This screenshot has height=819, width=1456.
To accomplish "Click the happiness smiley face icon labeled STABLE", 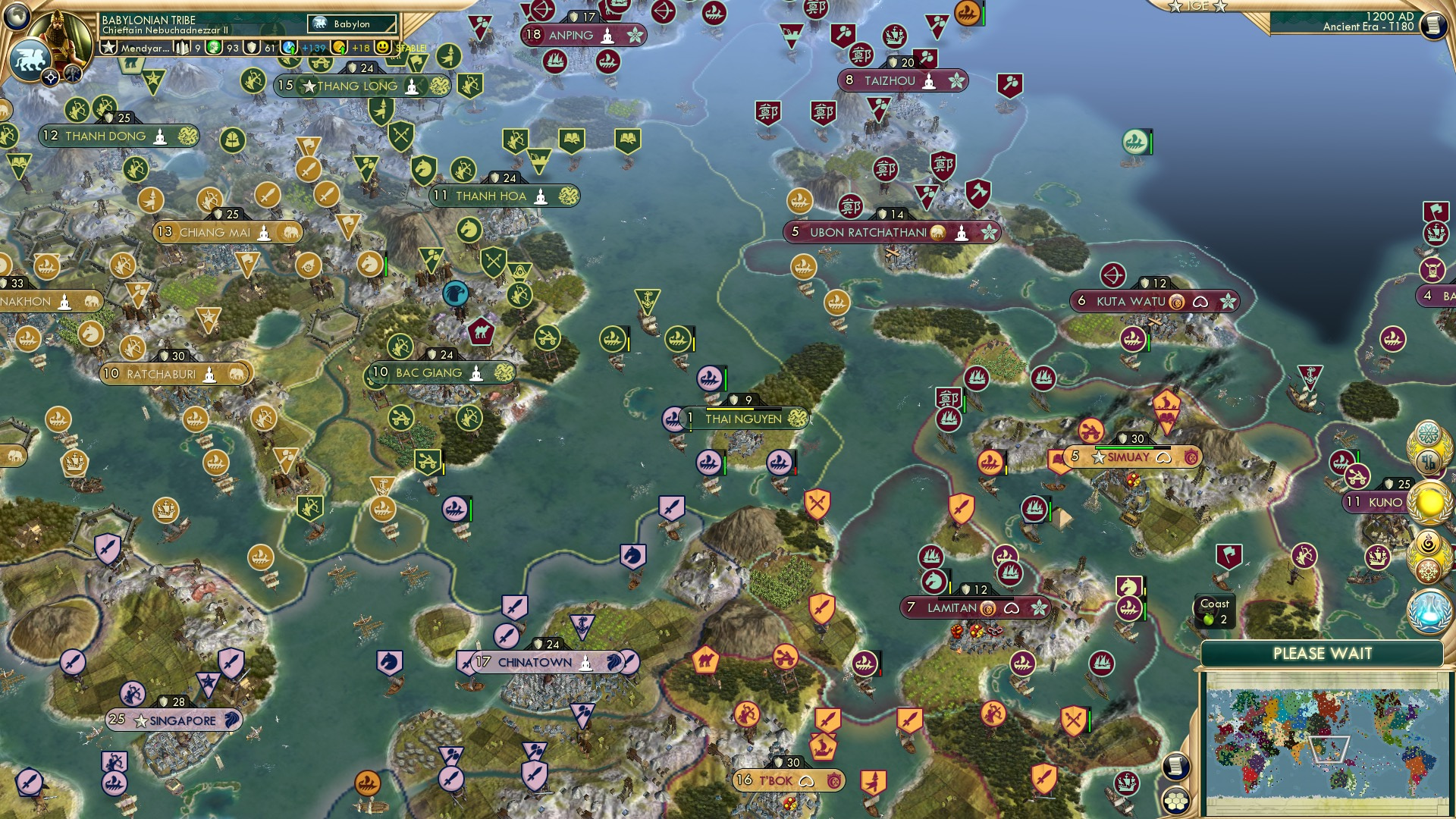I will coord(381,49).
